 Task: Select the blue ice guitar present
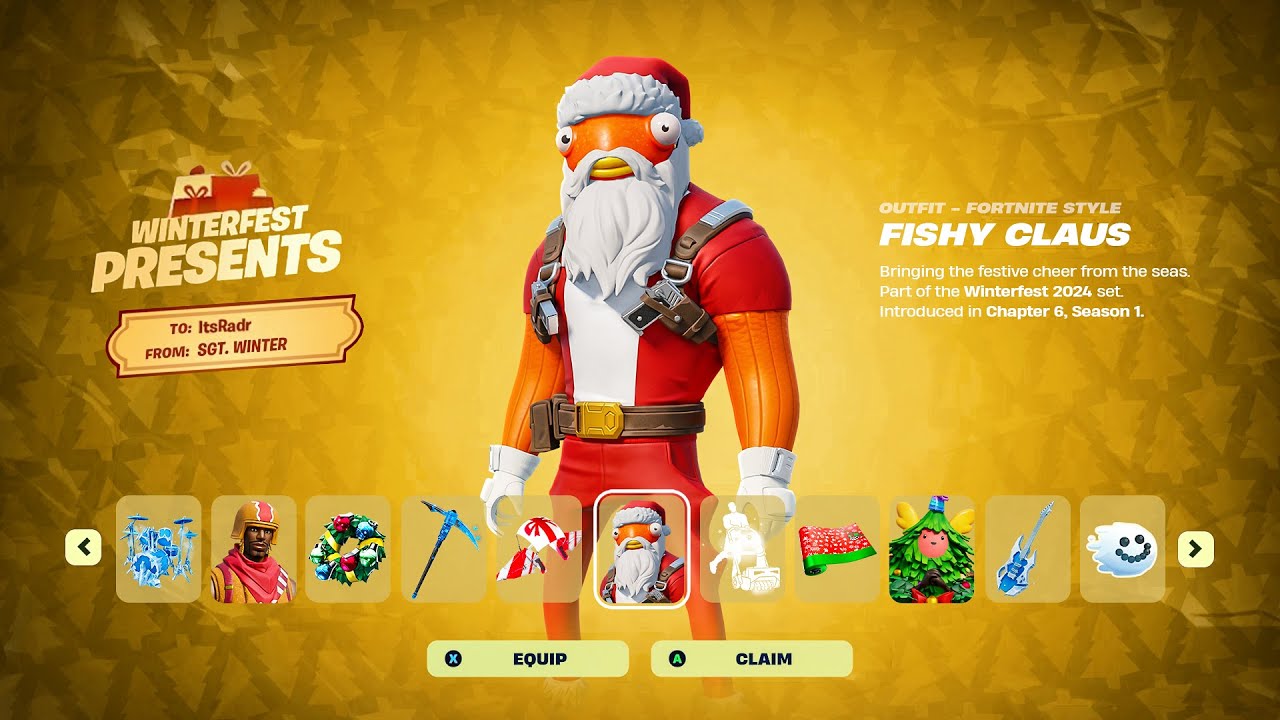[1027, 549]
